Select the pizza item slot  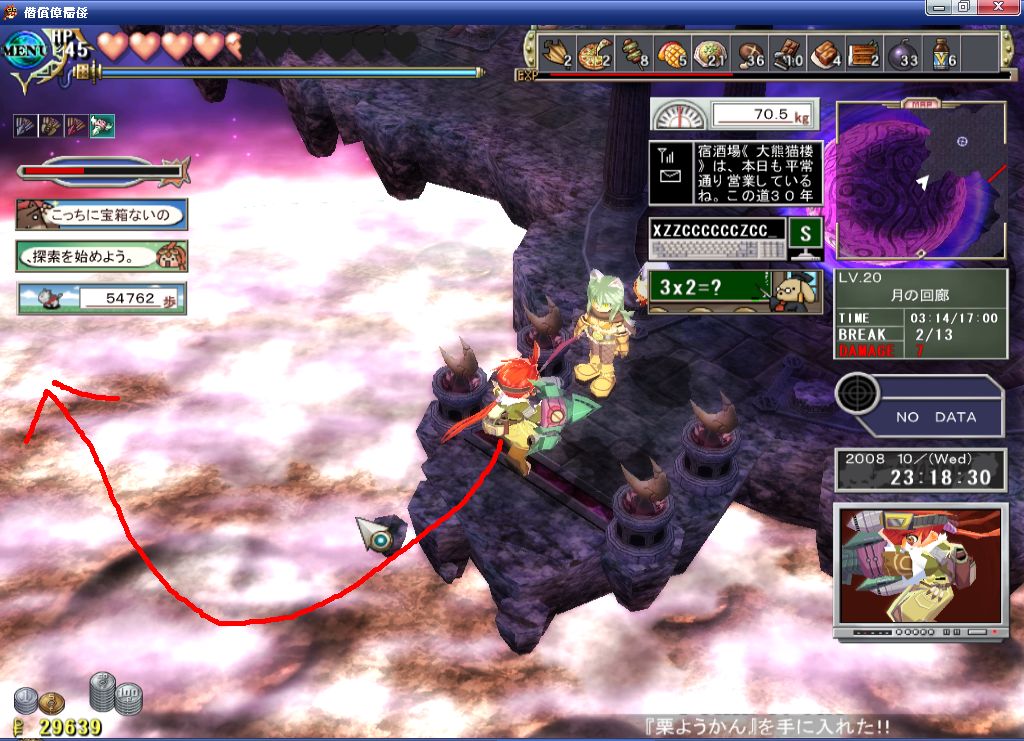pos(594,52)
